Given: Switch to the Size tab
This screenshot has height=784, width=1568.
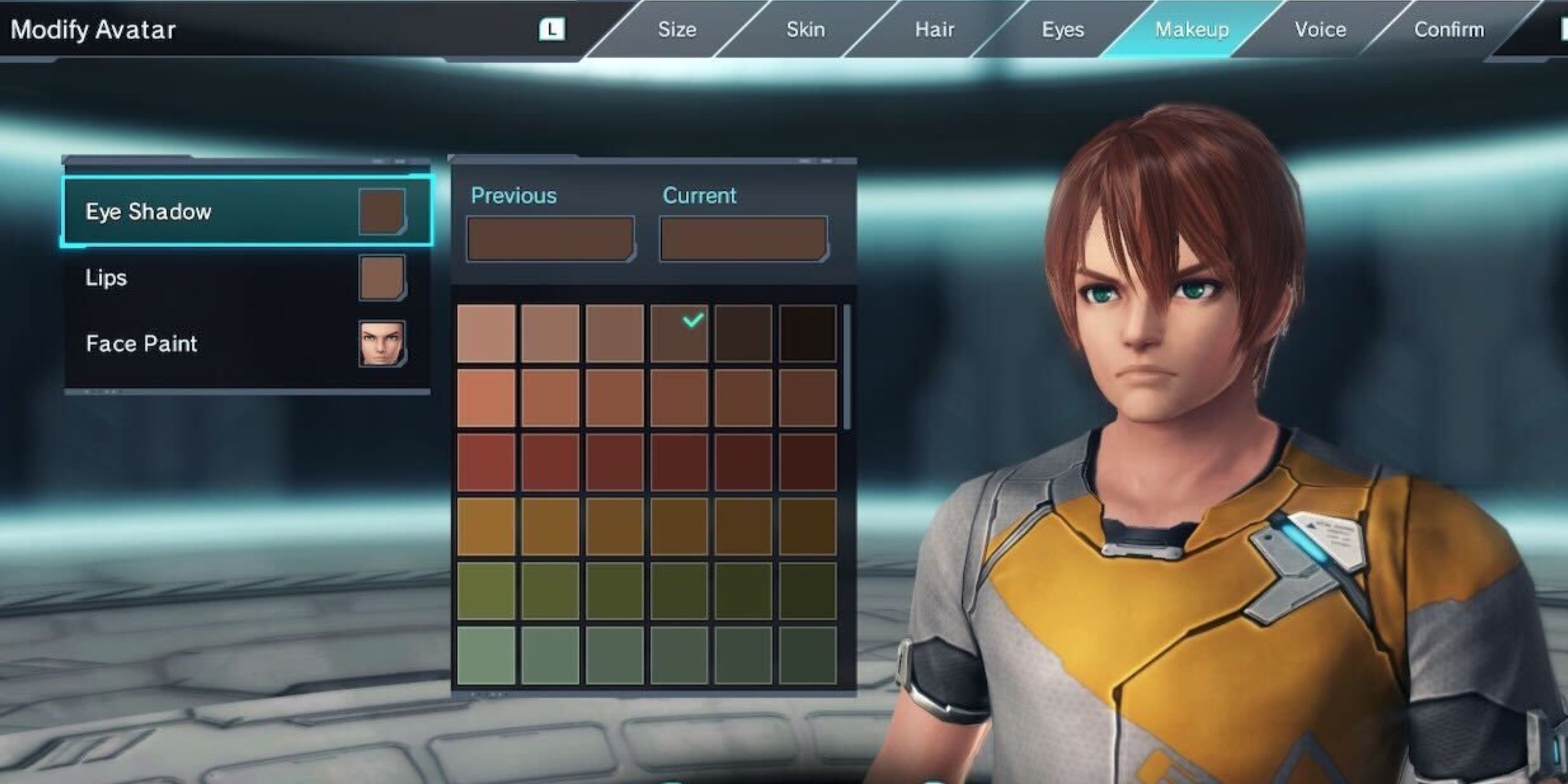Looking at the screenshot, I should (x=677, y=30).
